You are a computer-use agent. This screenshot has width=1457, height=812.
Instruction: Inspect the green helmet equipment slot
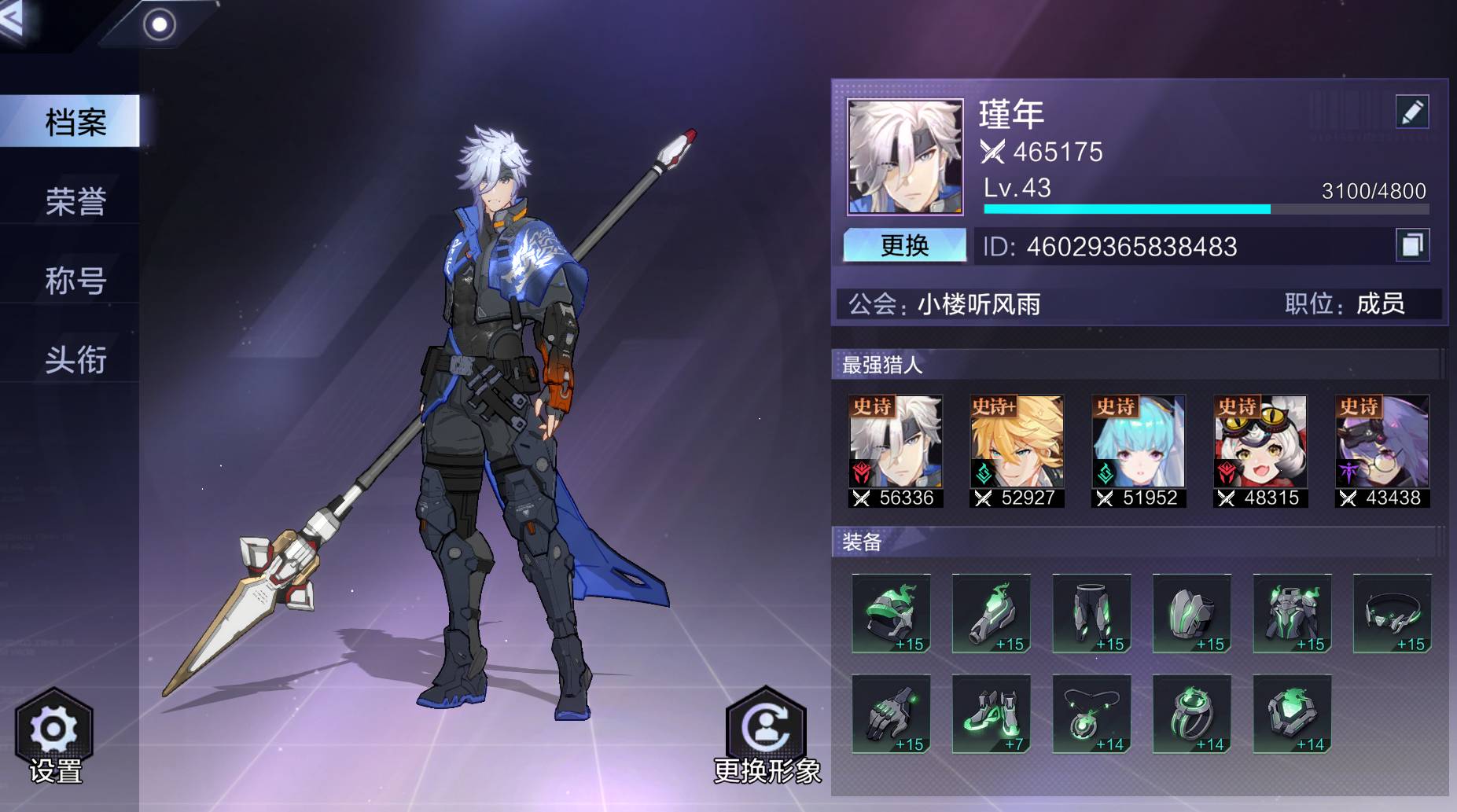pyautogui.click(x=891, y=613)
